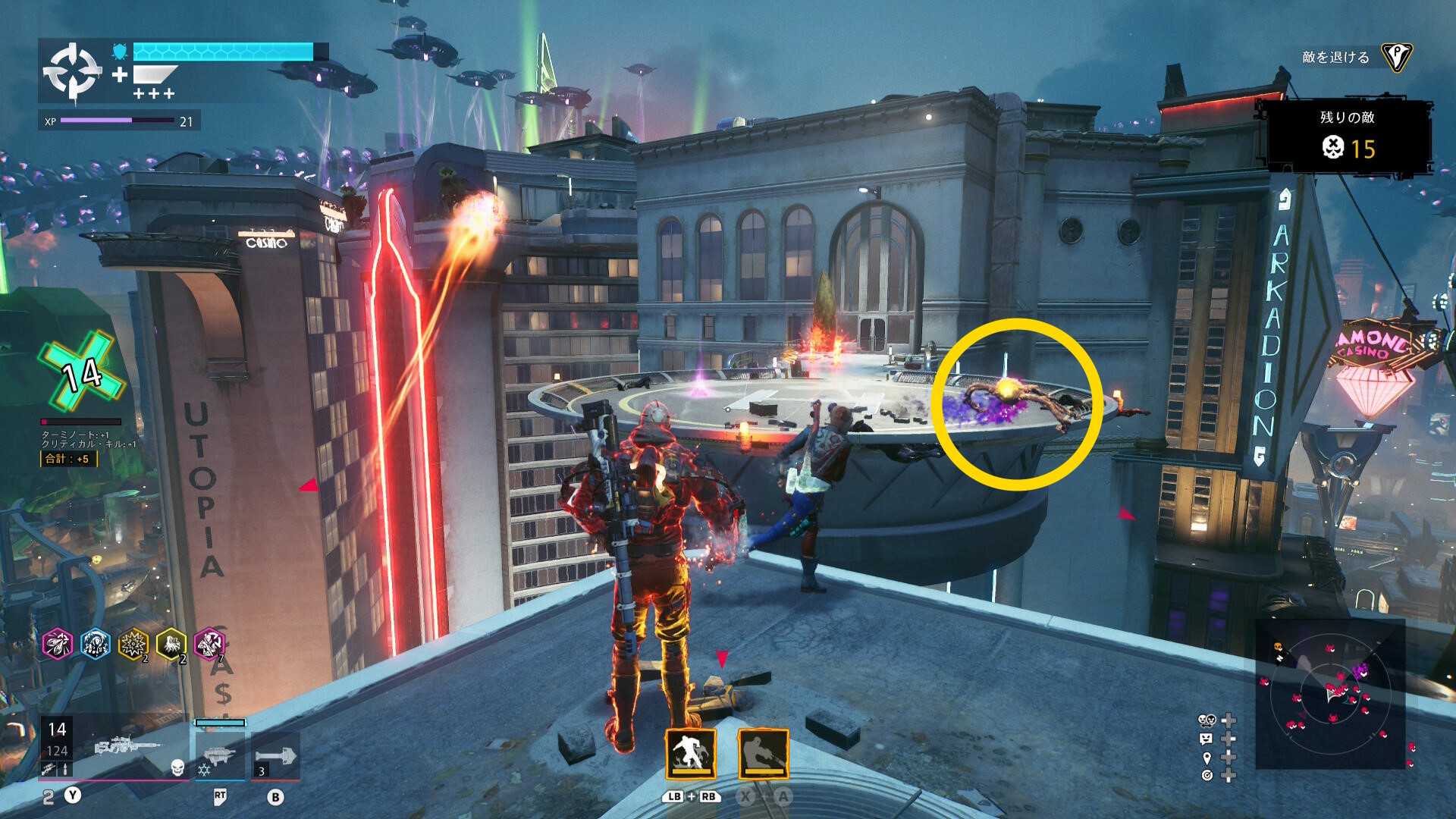Select the freeze launcher weapon slot
Viewport: 1456px width, 819px height.
218,755
